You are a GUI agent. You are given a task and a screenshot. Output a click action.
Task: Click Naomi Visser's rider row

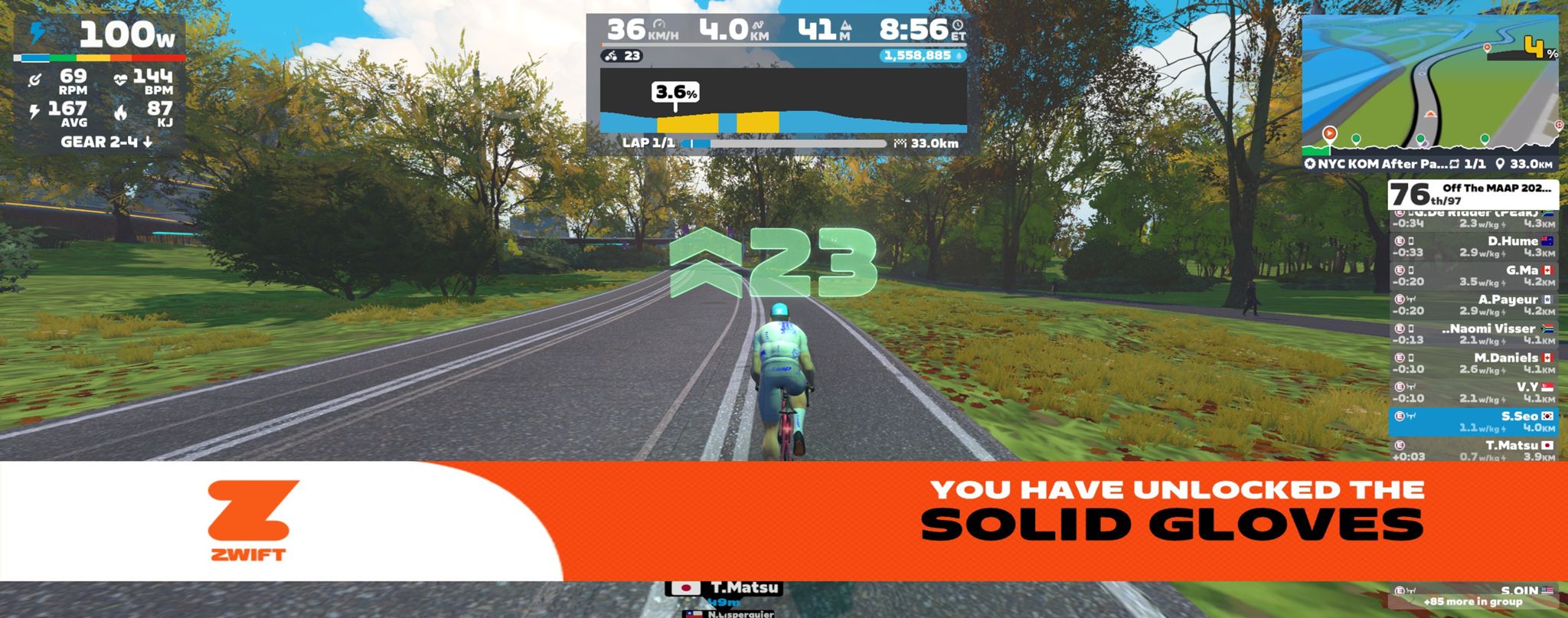tap(1473, 334)
